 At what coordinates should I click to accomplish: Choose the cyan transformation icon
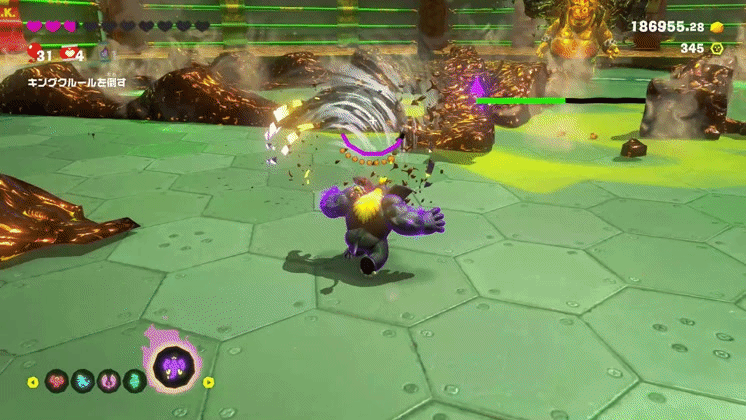[84, 381]
